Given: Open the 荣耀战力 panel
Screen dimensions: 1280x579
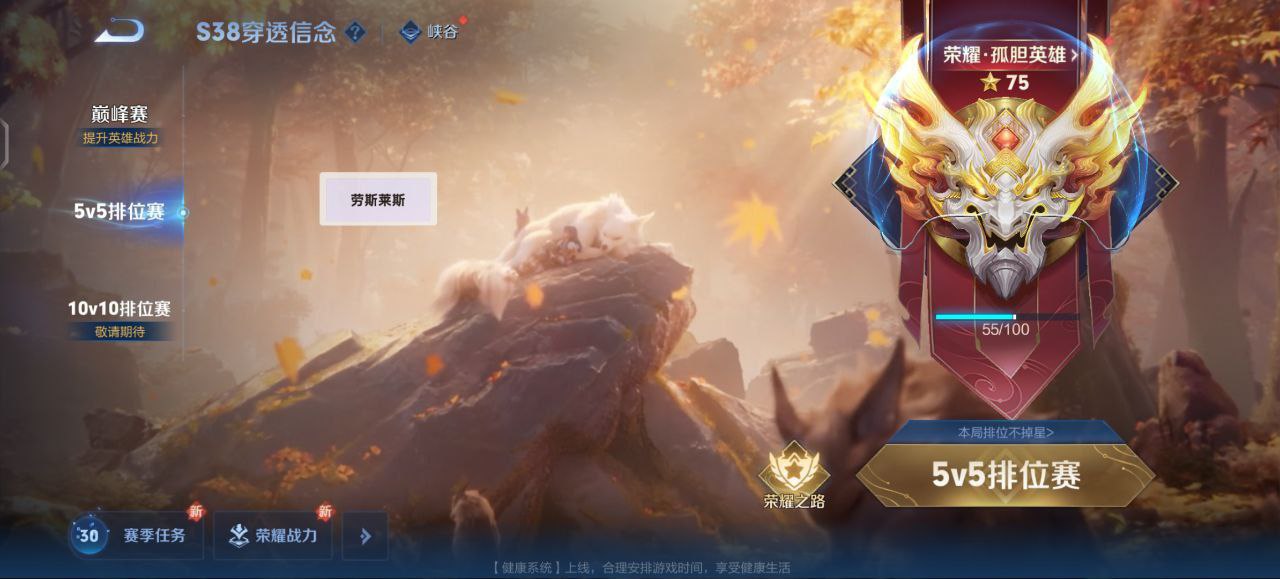Looking at the screenshot, I should click(x=273, y=536).
